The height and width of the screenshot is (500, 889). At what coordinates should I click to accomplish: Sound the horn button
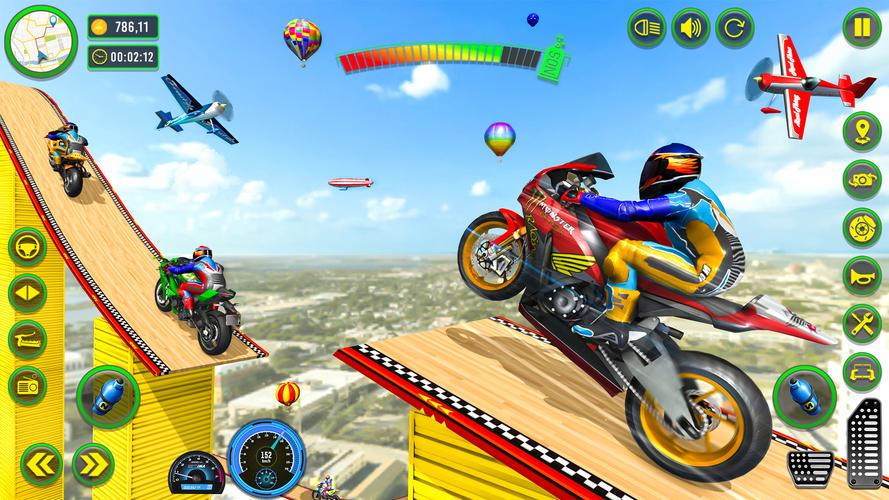pyautogui.click(x=861, y=275)
